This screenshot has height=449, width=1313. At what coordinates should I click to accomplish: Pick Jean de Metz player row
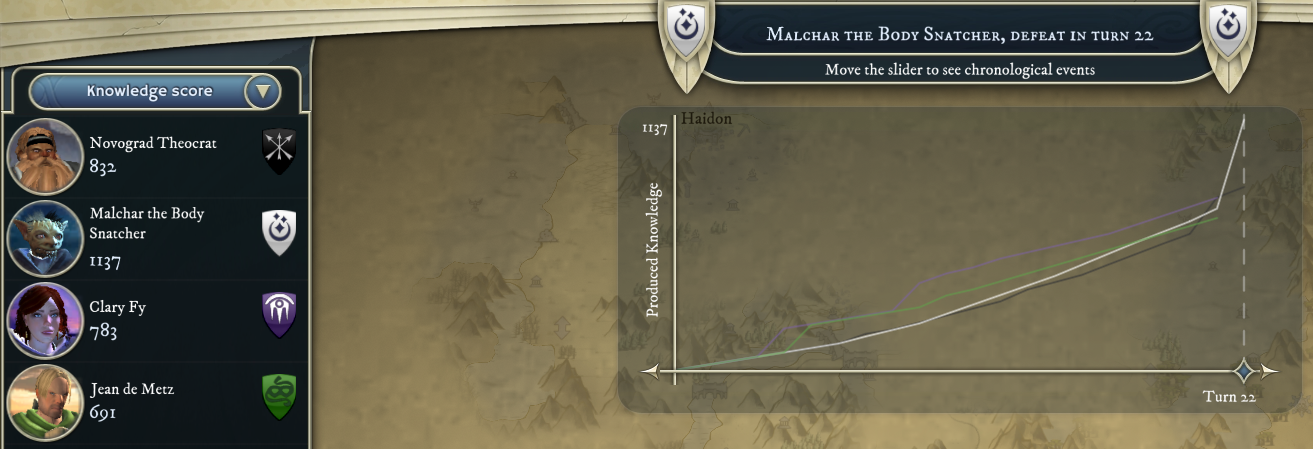point(154,400)
